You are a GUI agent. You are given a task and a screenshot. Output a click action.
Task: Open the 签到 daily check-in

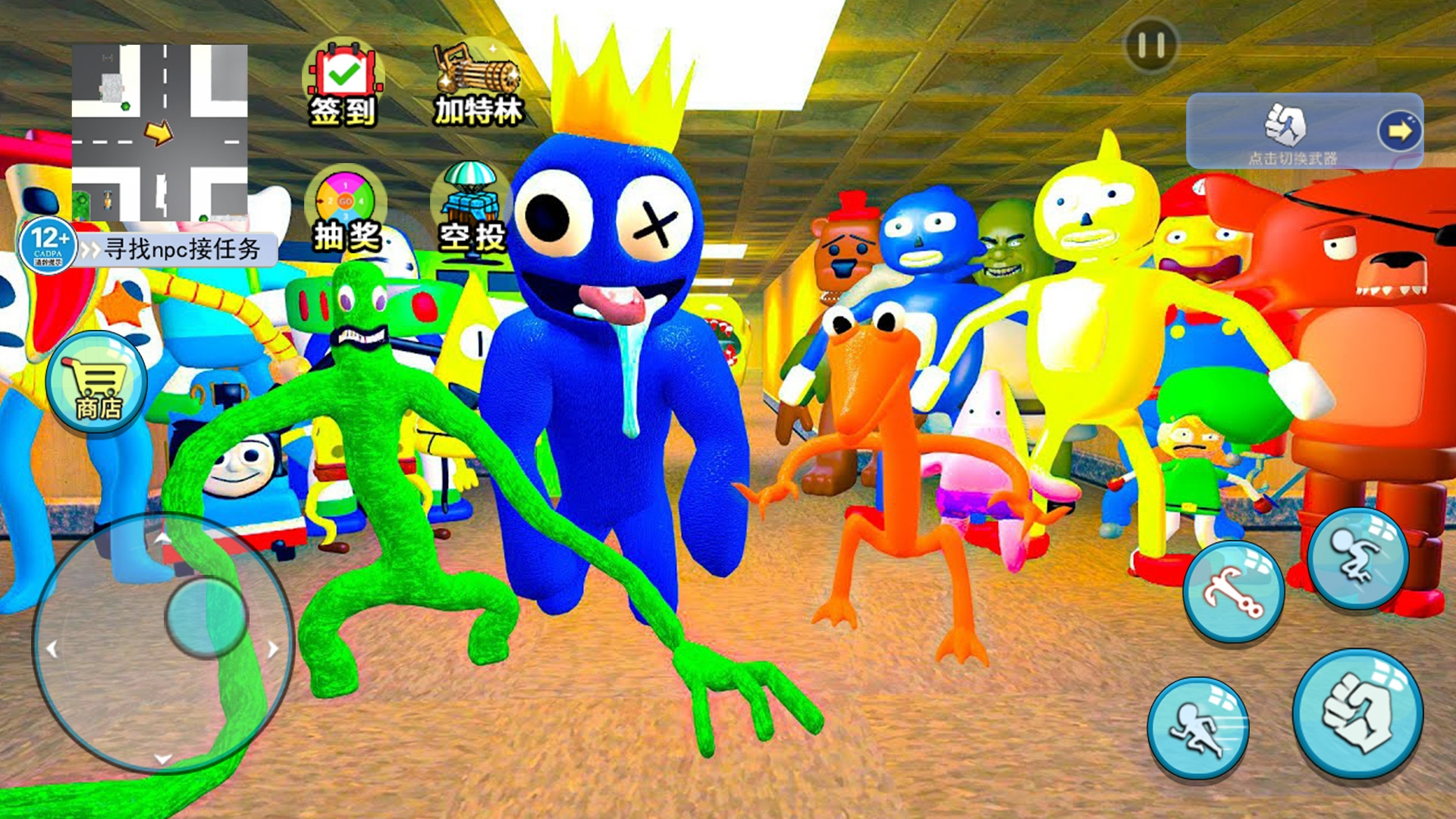pyautogui.click(x=344, y=85)
